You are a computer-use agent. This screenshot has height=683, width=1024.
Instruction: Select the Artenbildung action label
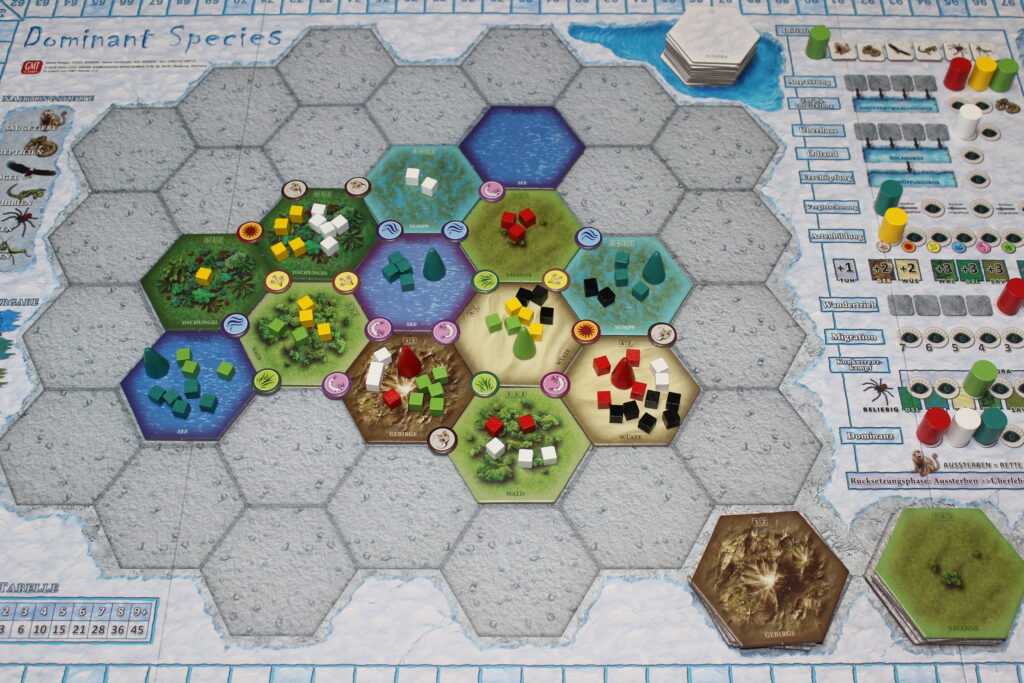pyautogui.click(x=836, y=236)
